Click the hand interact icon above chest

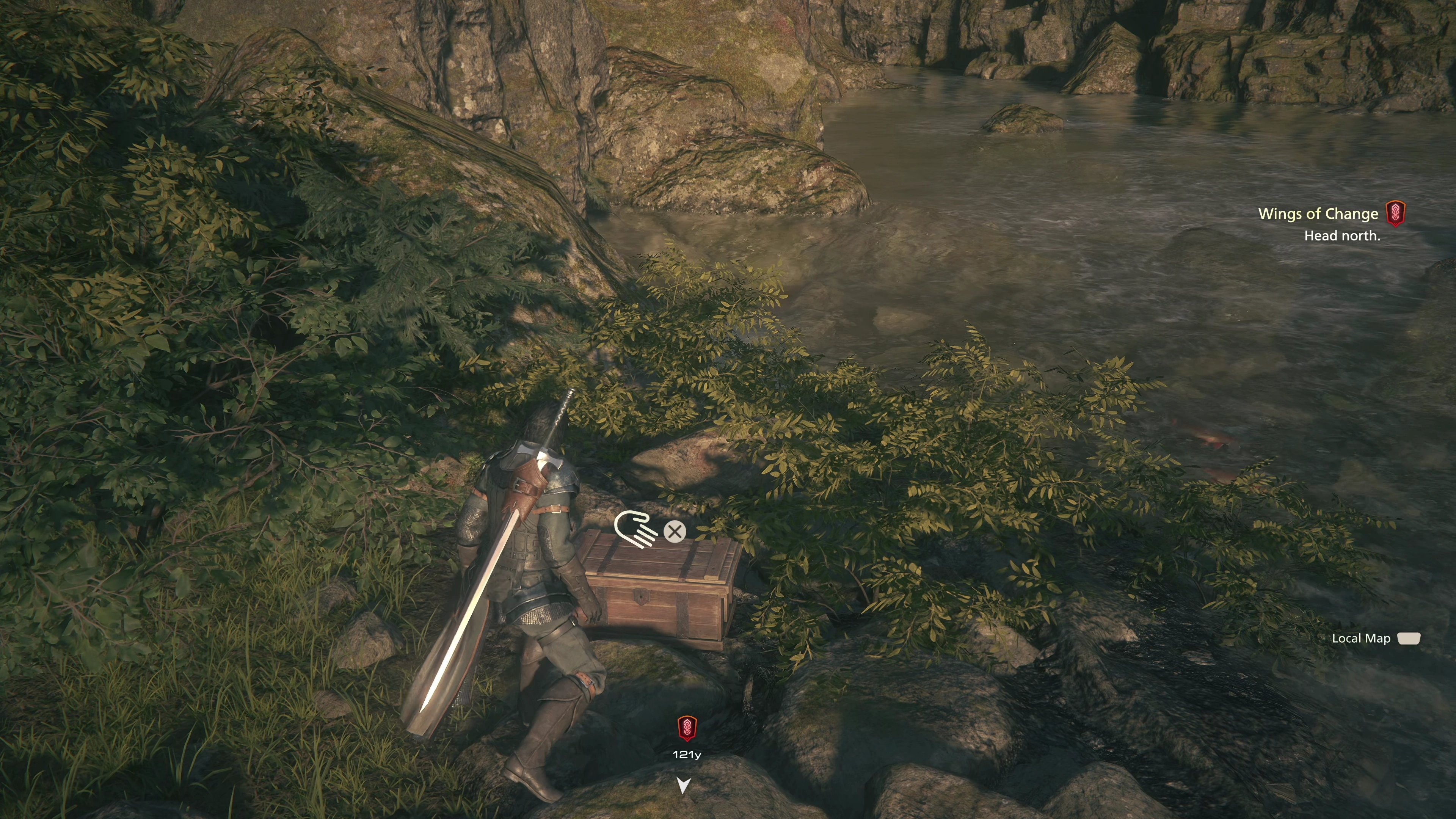tap(635, 529)
